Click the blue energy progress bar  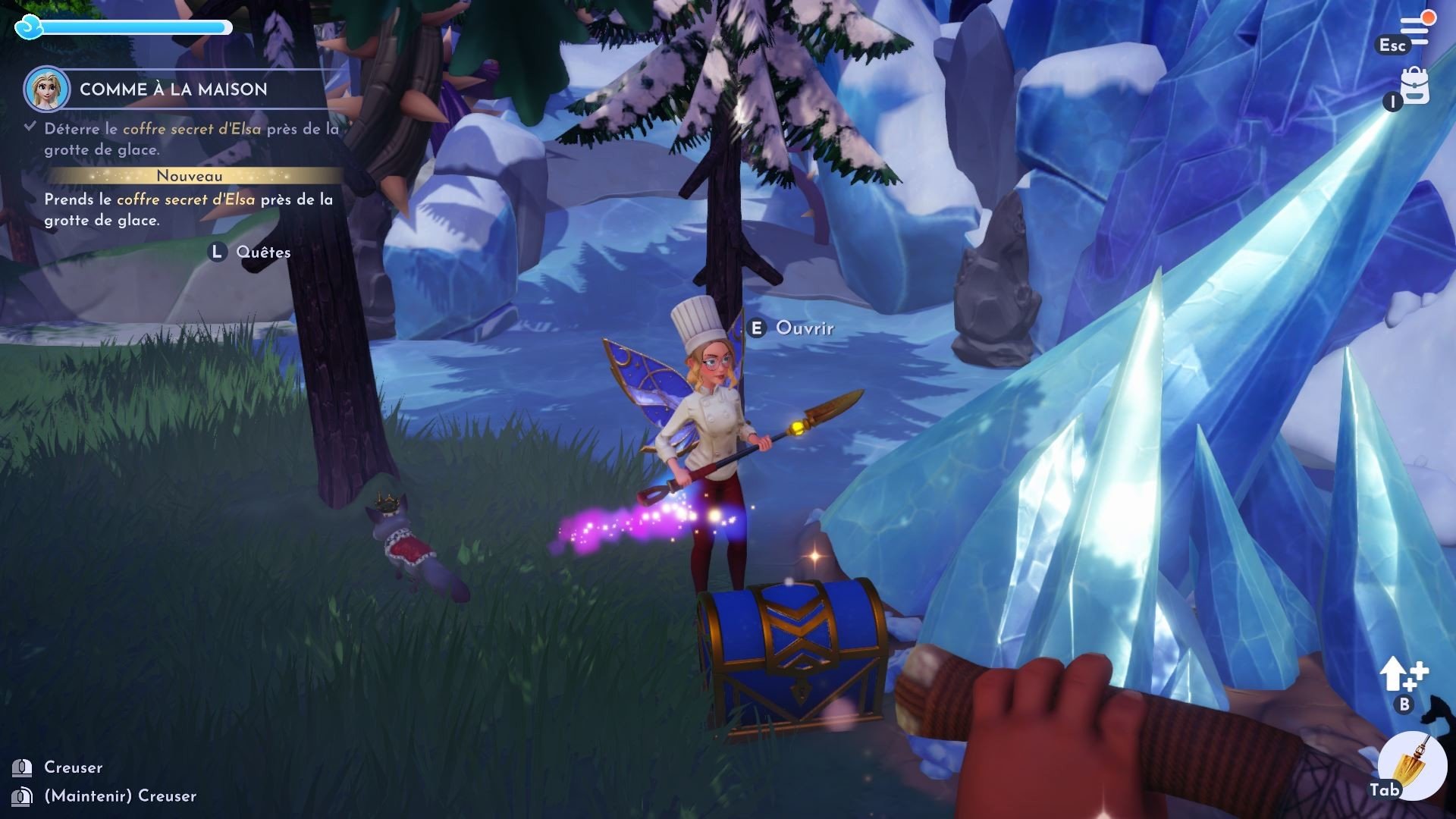136,29
